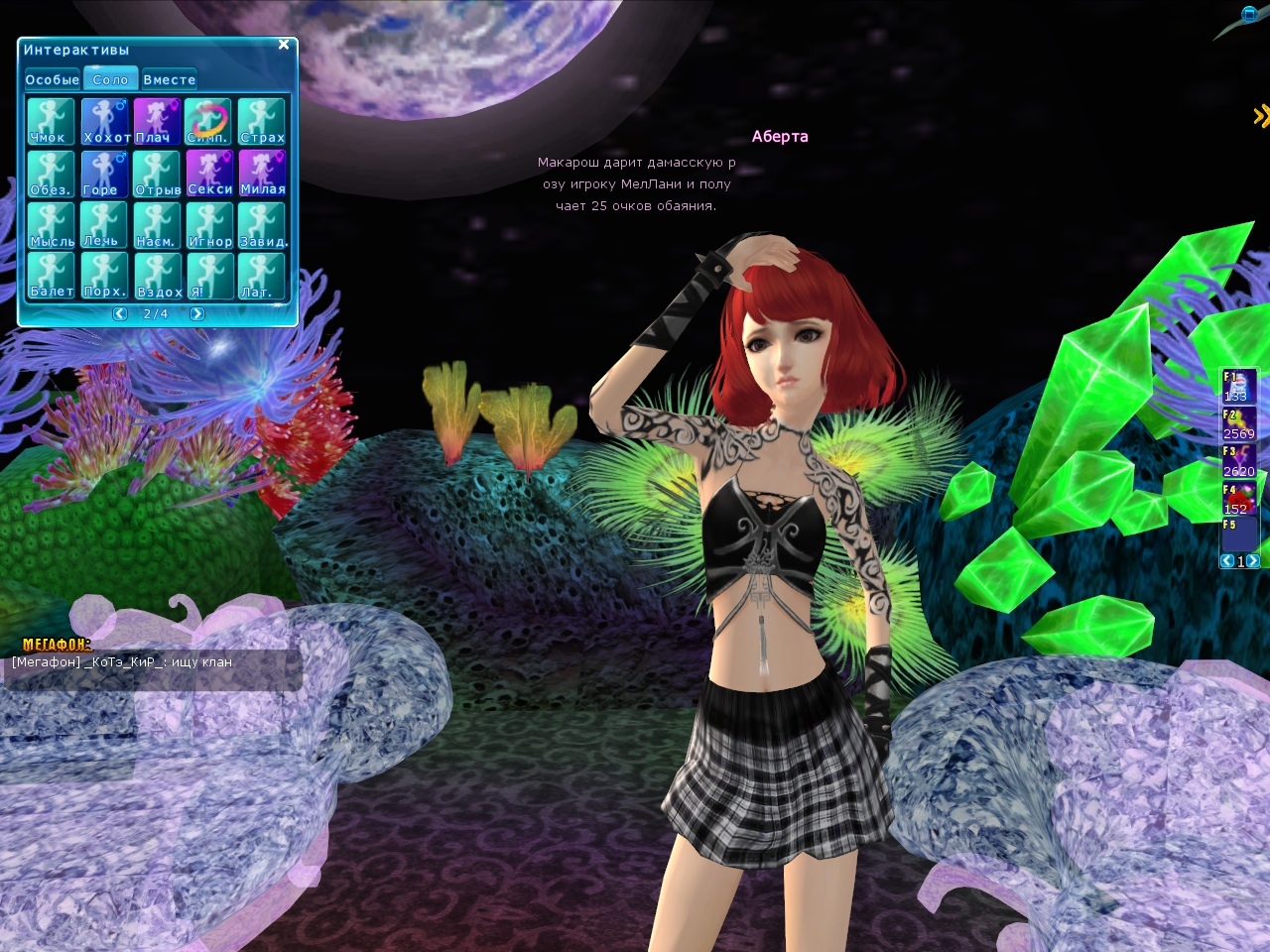This screenshot has width=1270, height=952.
Task: Go to next emote page
Action: [196, 313]
